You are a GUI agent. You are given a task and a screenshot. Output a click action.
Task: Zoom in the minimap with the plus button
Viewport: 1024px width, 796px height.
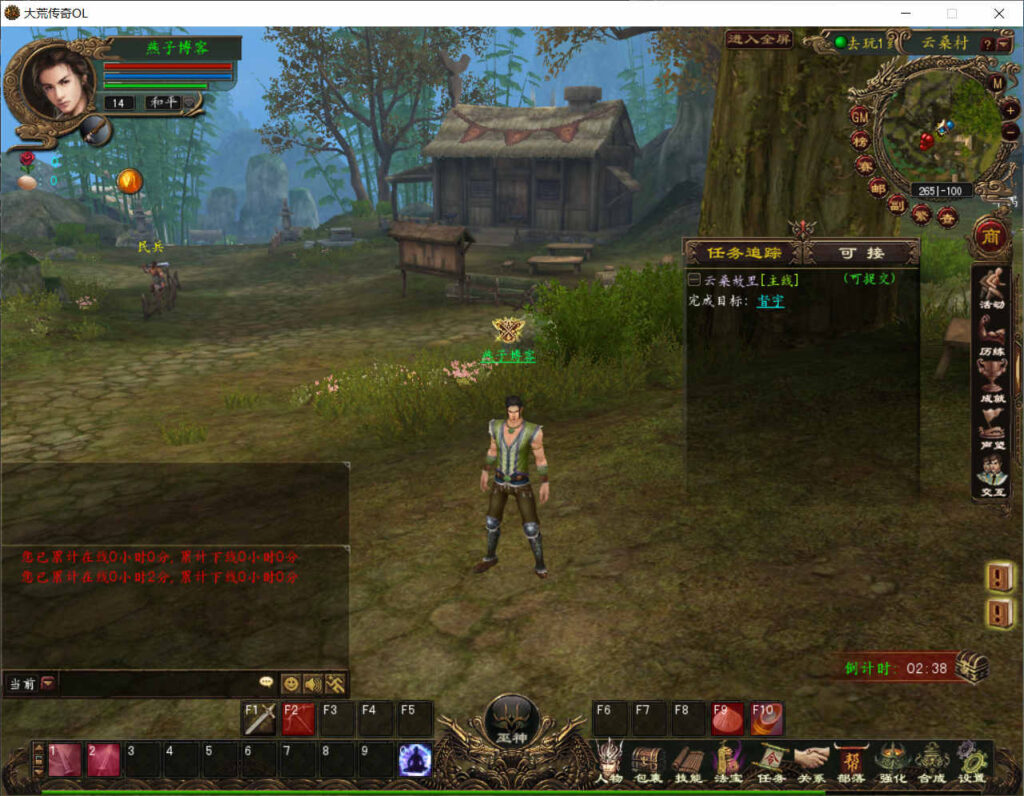pyautogui.click(x=1010, y=109)
